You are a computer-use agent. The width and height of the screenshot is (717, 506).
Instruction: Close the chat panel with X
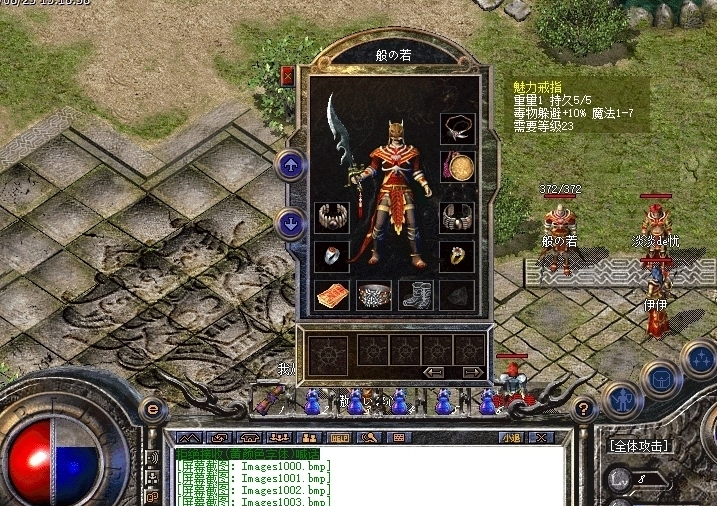point(542,437)
